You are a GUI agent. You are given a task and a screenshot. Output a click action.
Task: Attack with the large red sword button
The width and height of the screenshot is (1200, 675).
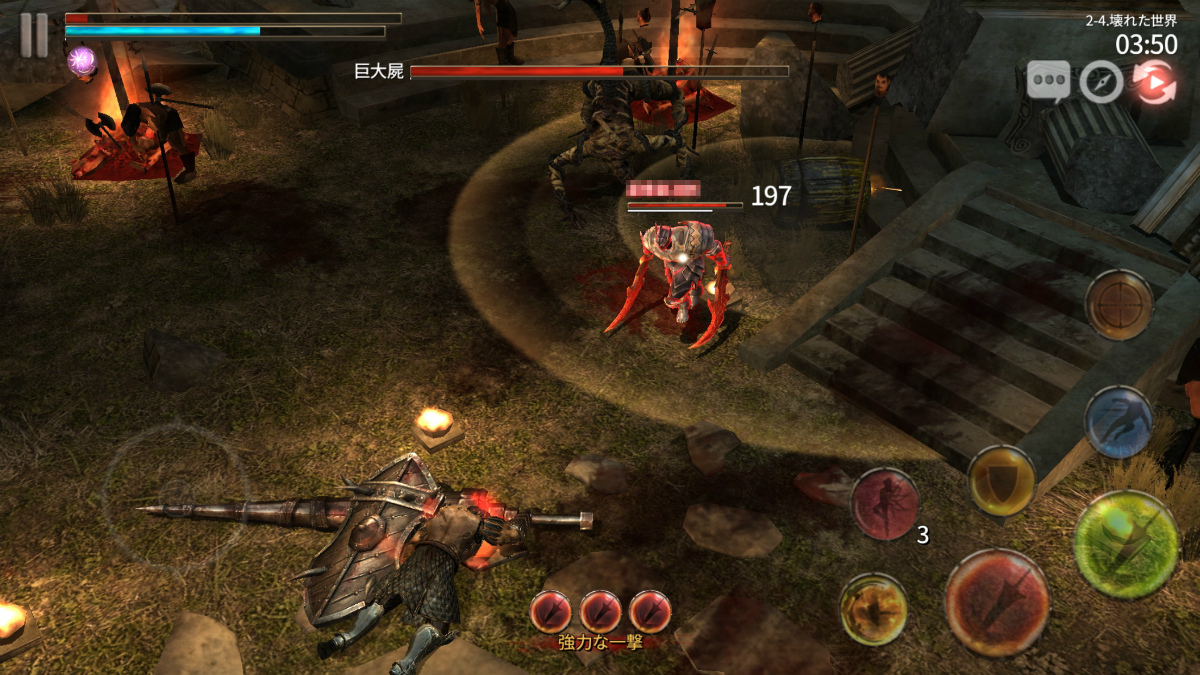tap(996, 602)
